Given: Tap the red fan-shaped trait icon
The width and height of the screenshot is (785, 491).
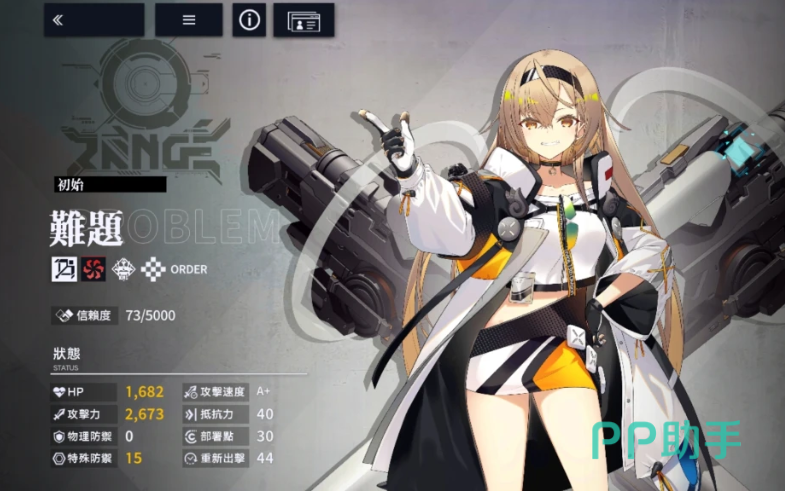Looking at the screenshot, I should tap(93, 268).
